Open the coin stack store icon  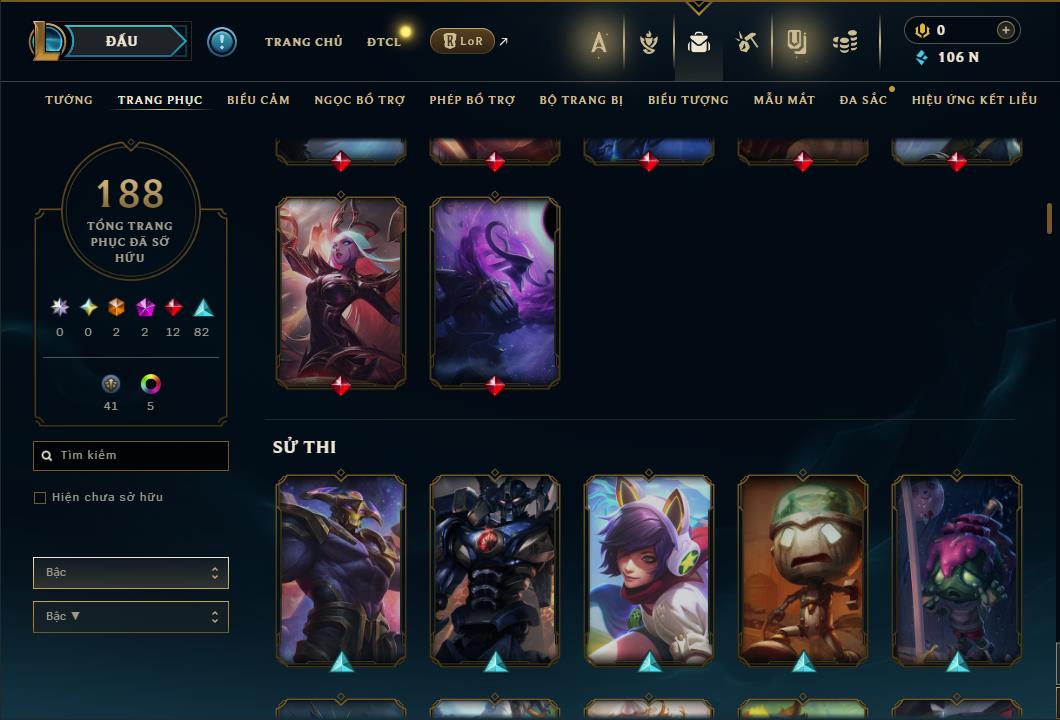845,42
